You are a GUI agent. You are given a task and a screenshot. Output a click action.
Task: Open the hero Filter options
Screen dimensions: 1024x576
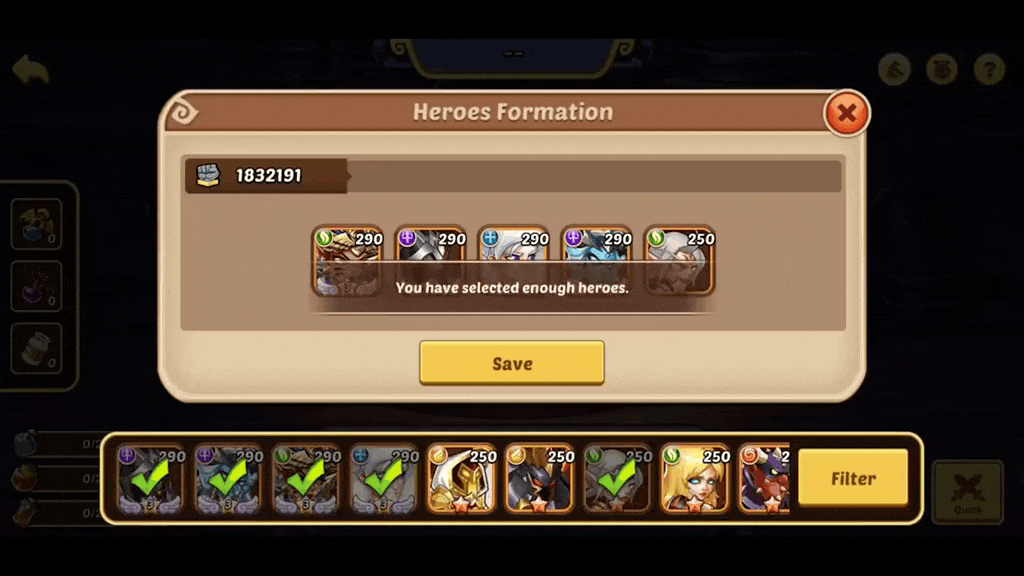tap(853, 478)
